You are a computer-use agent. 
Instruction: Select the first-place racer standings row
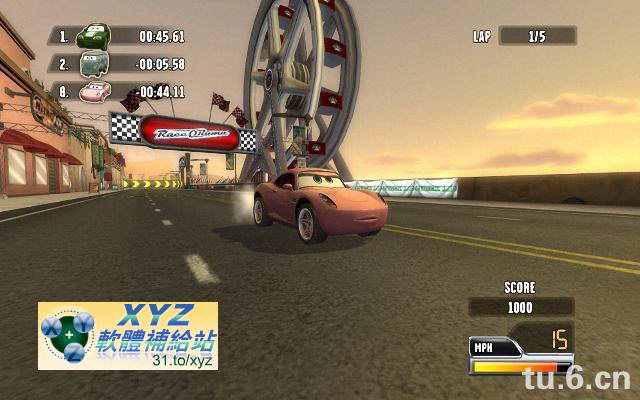[120, 37]
